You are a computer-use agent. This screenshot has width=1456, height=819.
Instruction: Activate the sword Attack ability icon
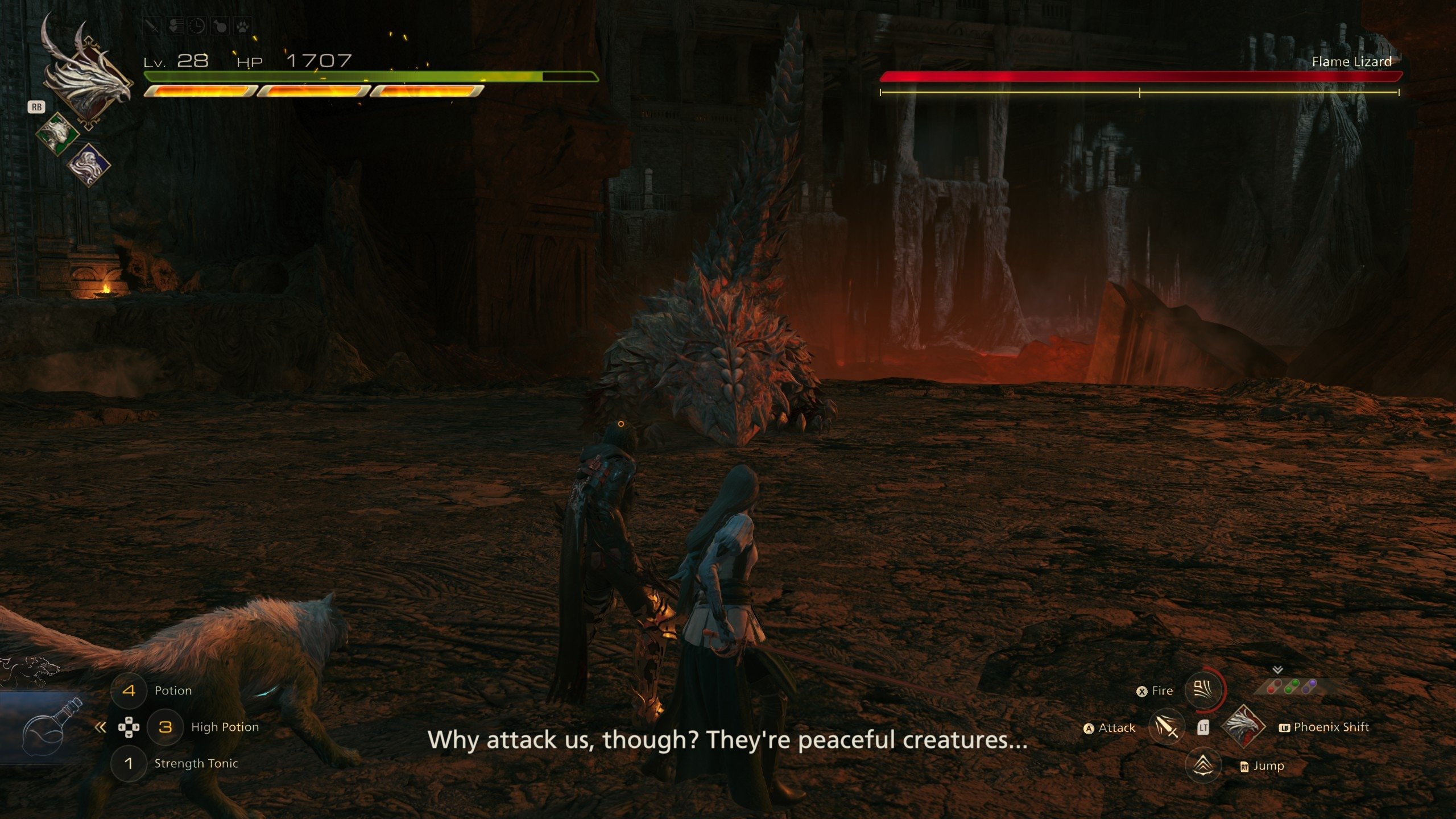pos(1166,727)
